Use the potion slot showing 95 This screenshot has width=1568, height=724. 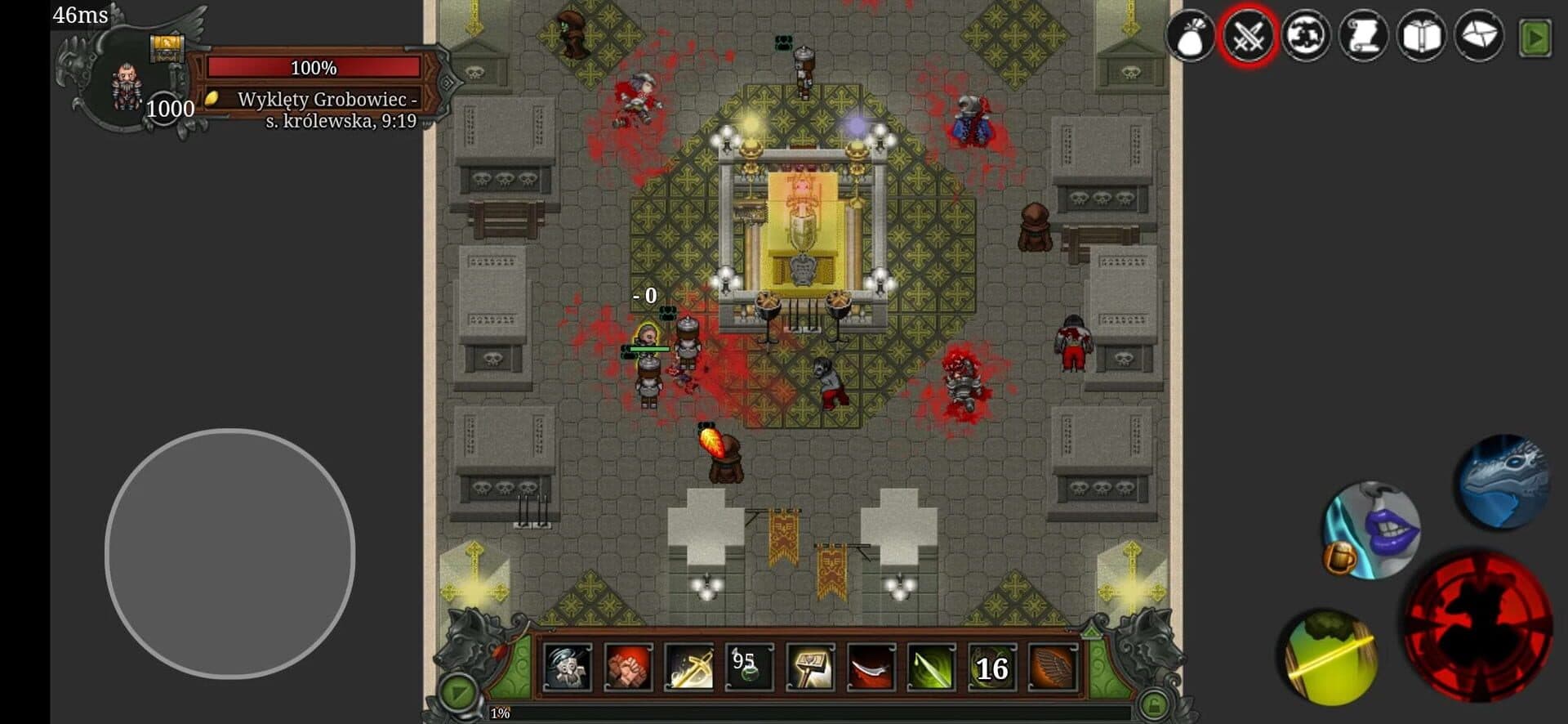coord(749,668)
